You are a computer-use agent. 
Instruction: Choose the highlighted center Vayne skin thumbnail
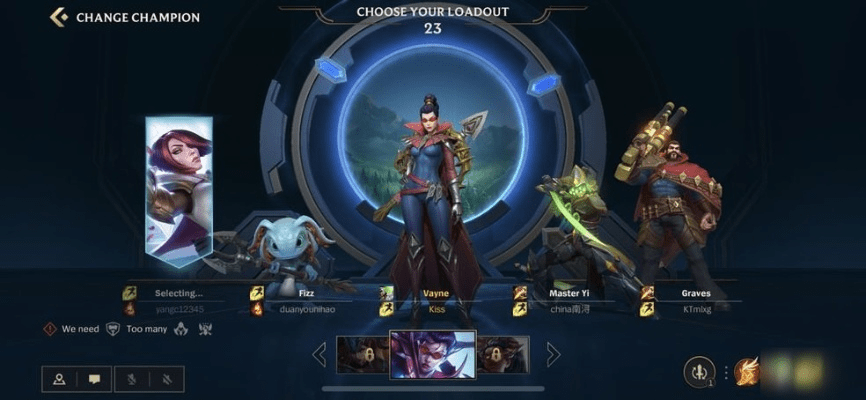pyautogui.click(x=432, y=354)
